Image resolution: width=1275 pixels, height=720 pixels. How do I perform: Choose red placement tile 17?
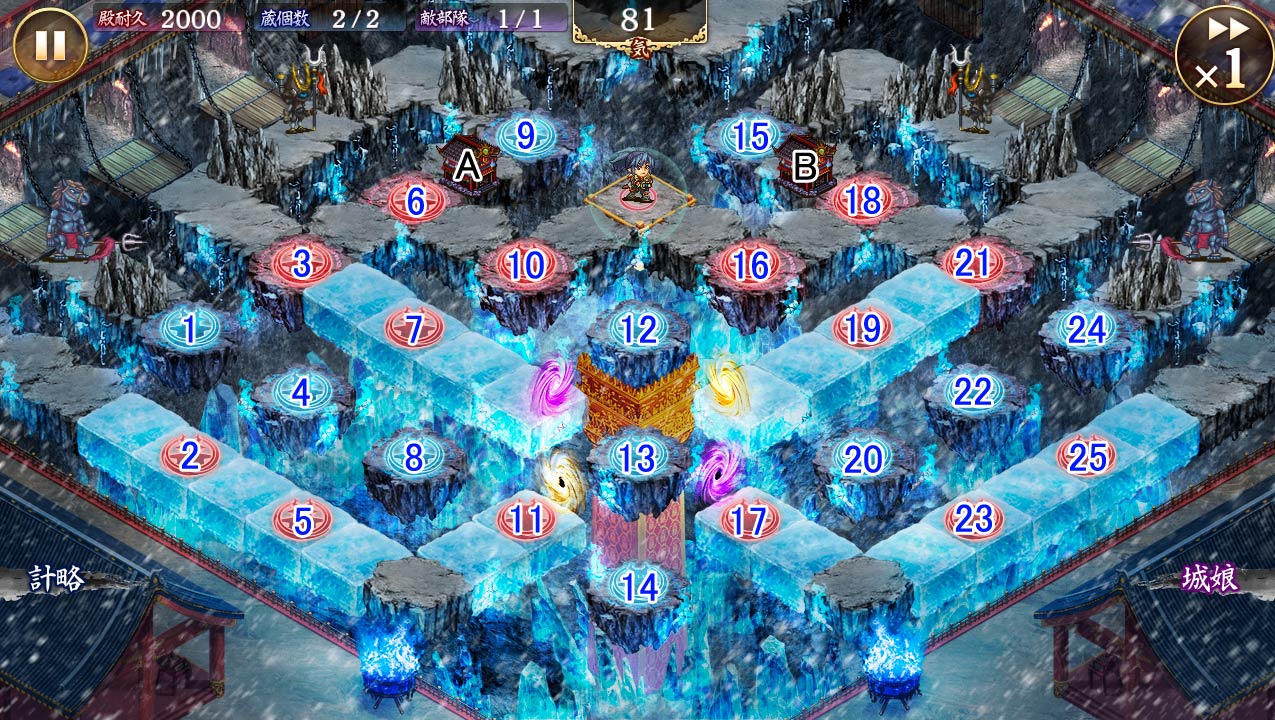pyautogui.click(x=749, y=520)
